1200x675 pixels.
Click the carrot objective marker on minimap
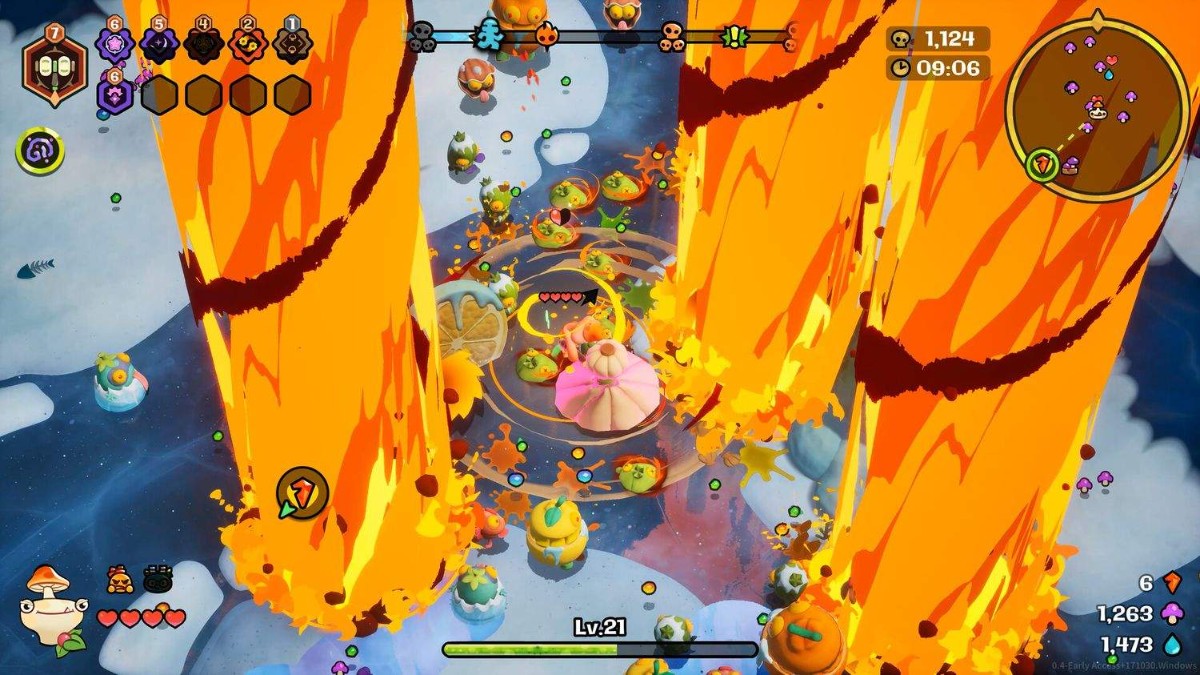pos(1043,165)
